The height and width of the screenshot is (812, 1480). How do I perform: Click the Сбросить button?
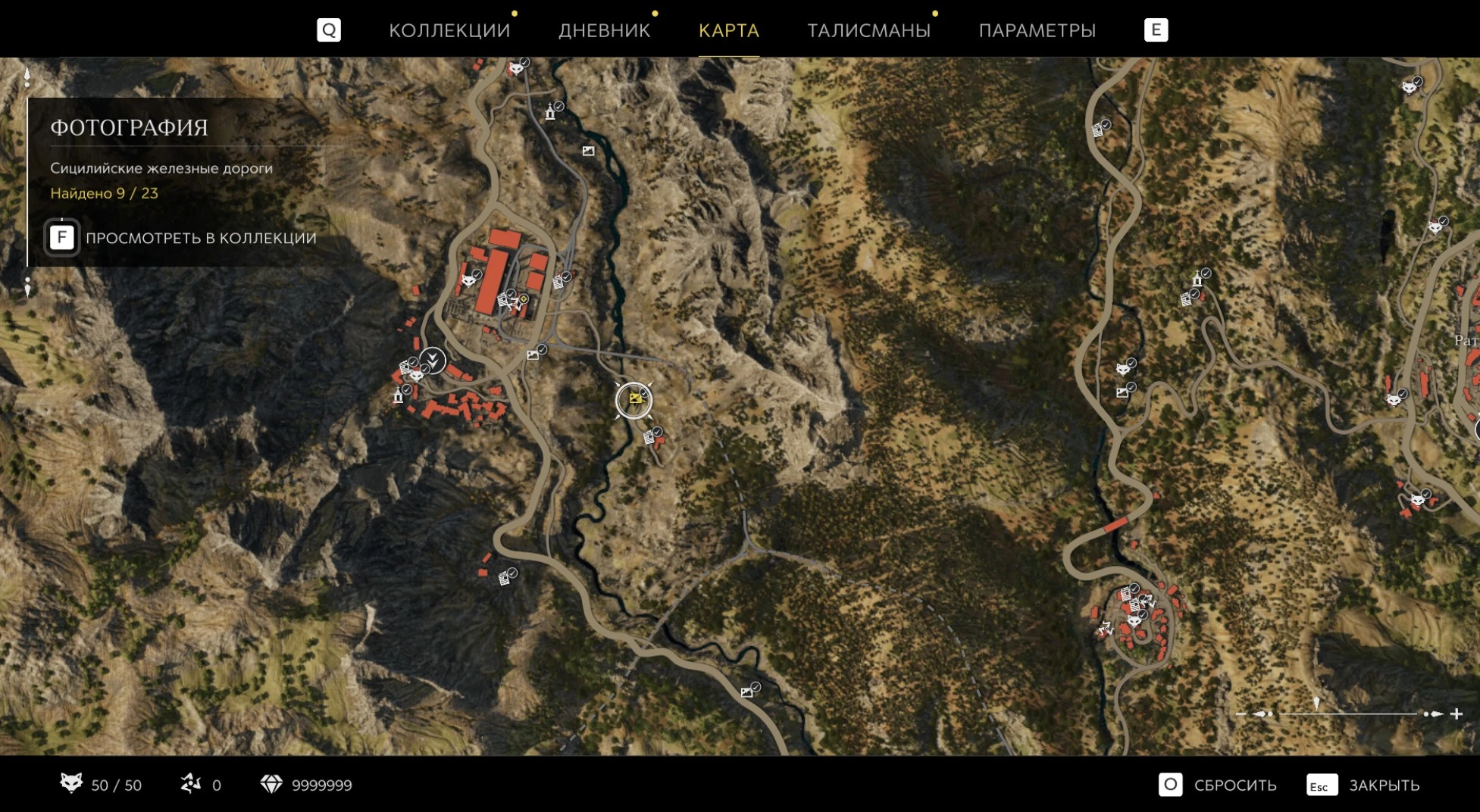pyautogui.click(x=1218, y=785)
